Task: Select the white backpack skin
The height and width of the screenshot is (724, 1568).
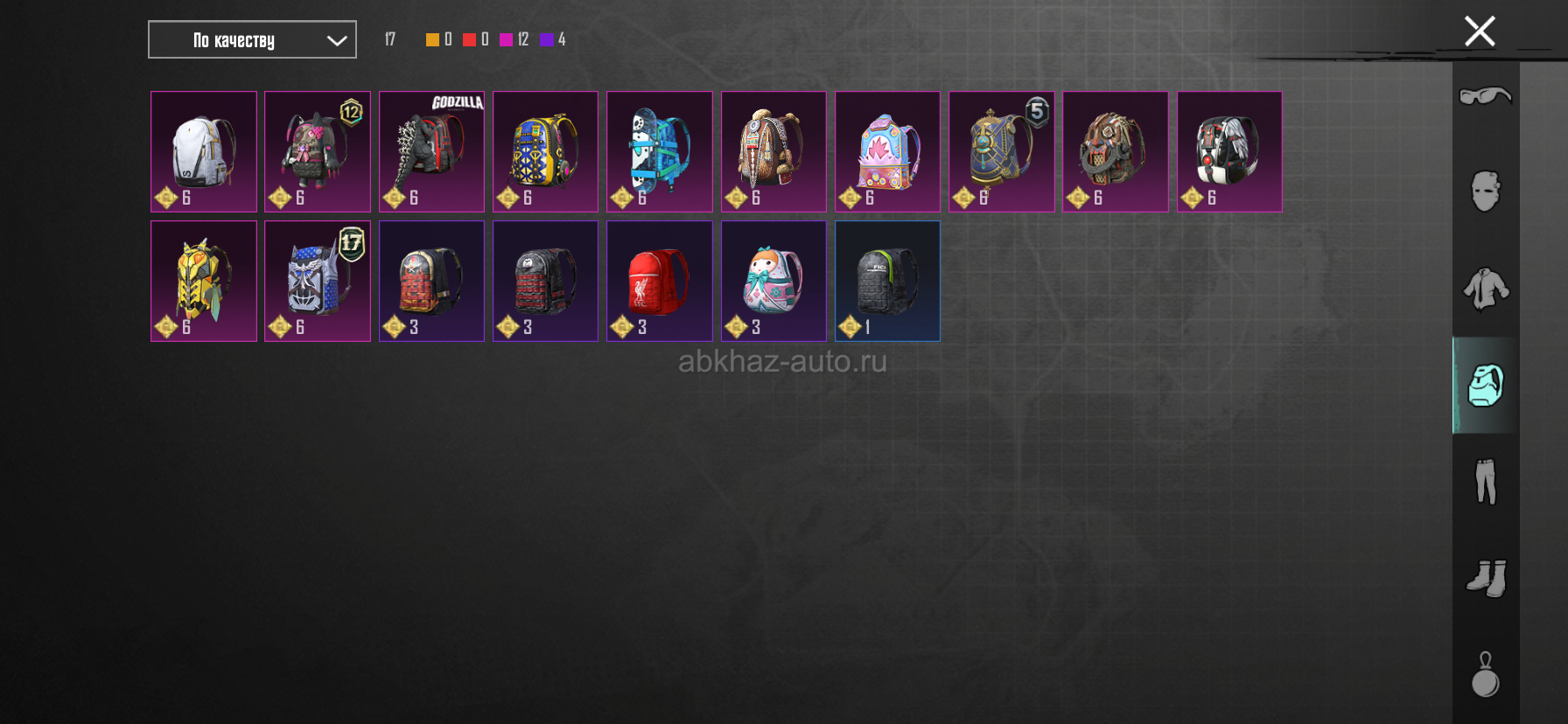Action: 204,151
